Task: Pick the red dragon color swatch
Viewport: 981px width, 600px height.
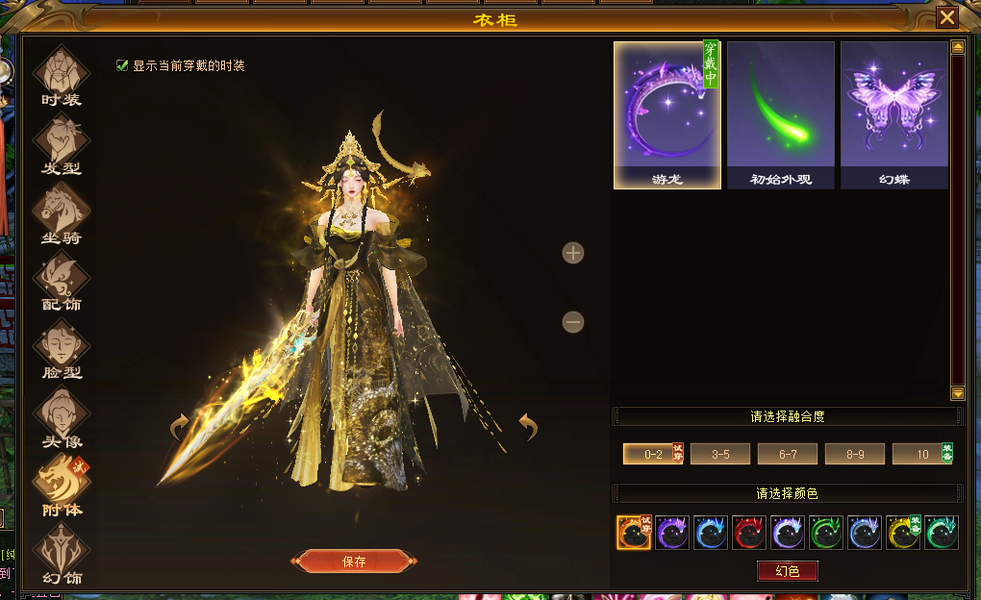Action: point(749,533)
